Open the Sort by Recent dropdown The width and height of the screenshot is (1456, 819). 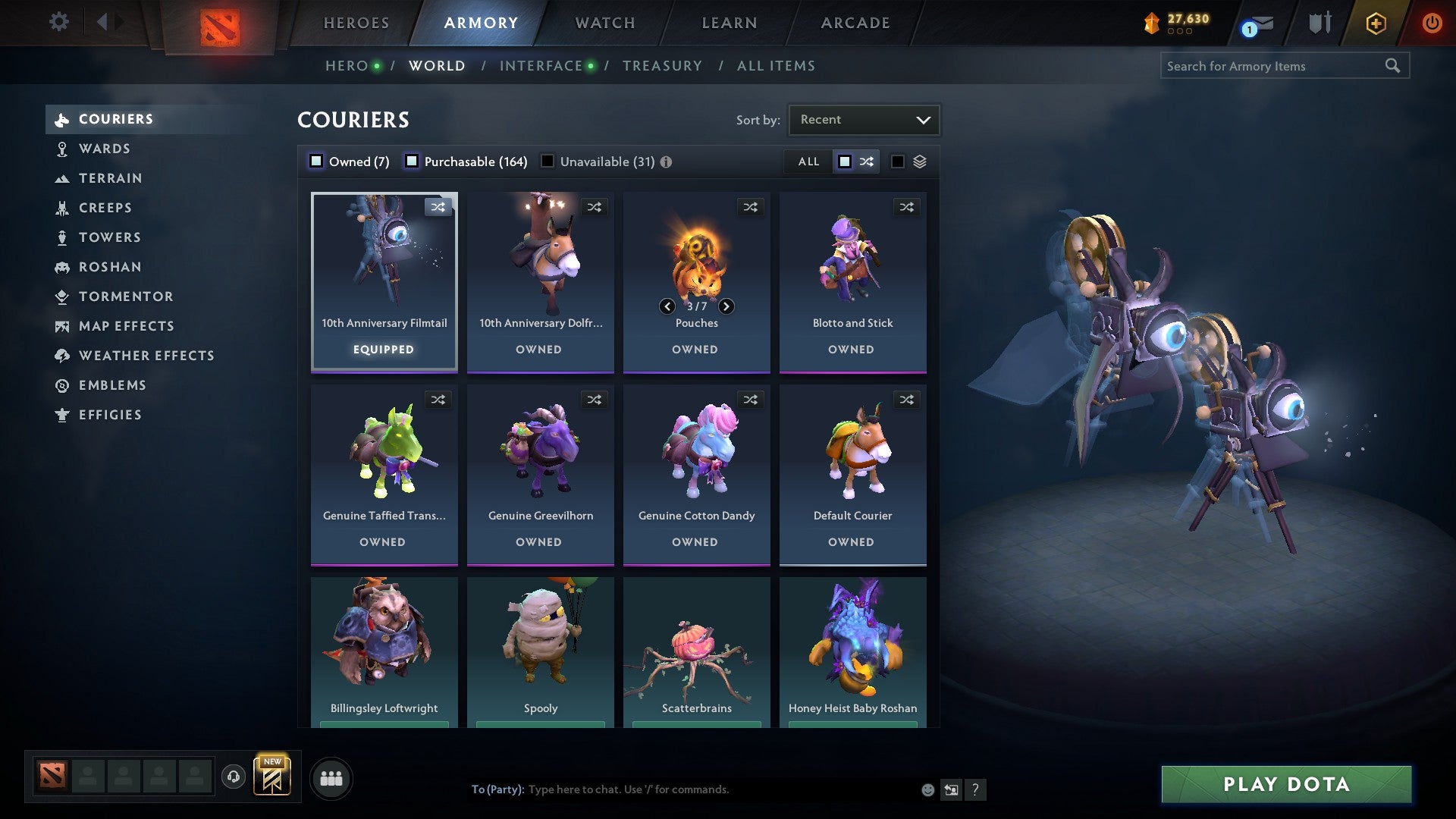coord(863,119)
